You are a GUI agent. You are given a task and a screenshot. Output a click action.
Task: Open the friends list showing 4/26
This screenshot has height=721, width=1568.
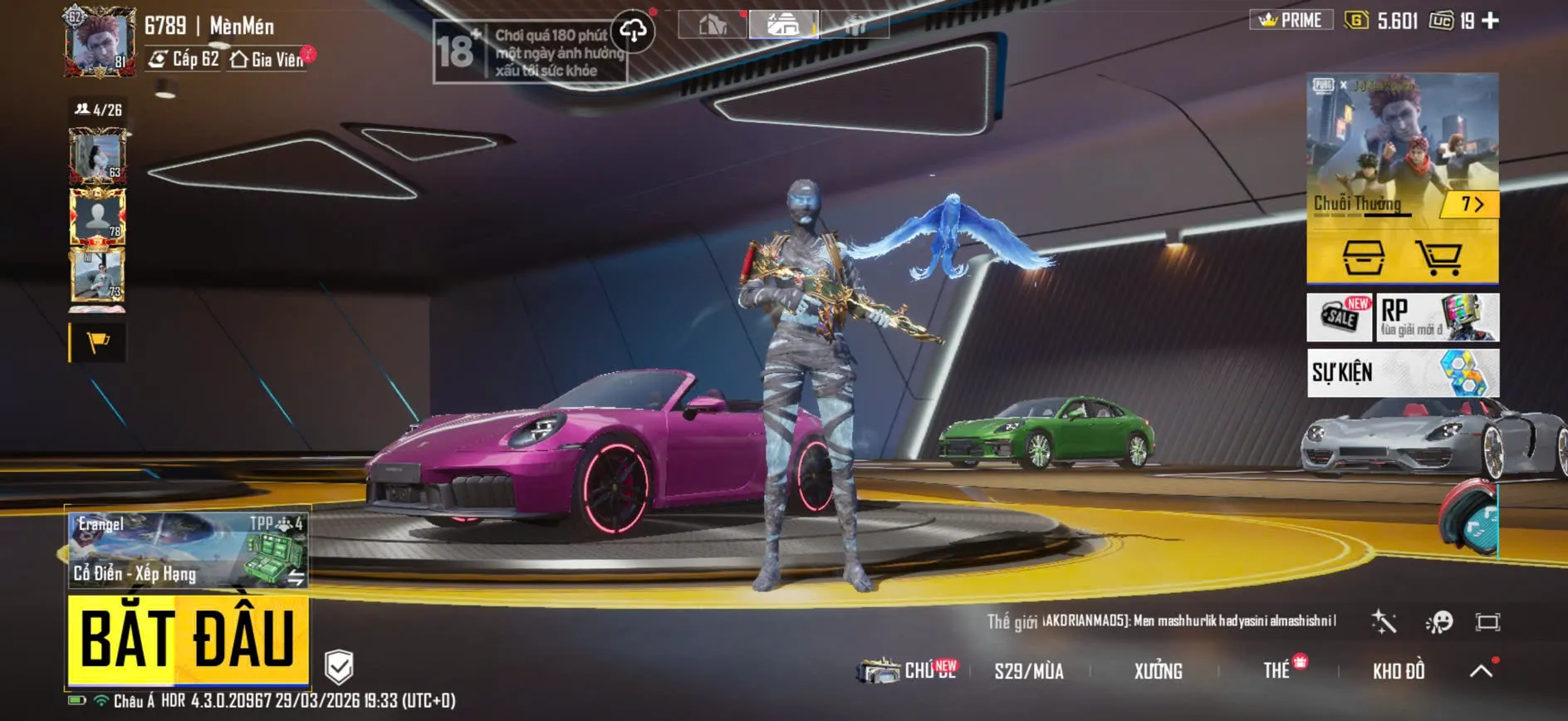99,110
